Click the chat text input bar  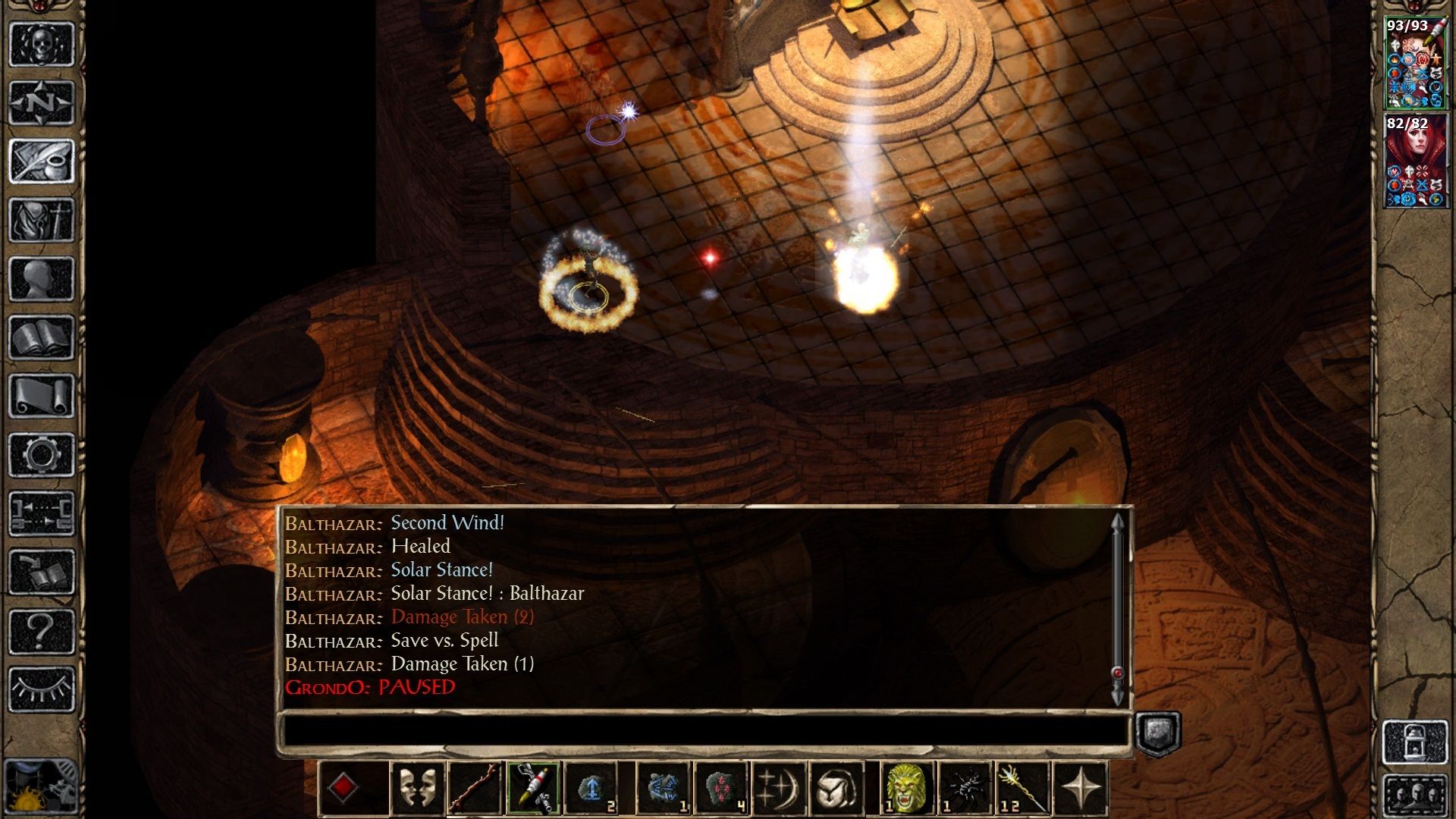click(x=705, y=732)
